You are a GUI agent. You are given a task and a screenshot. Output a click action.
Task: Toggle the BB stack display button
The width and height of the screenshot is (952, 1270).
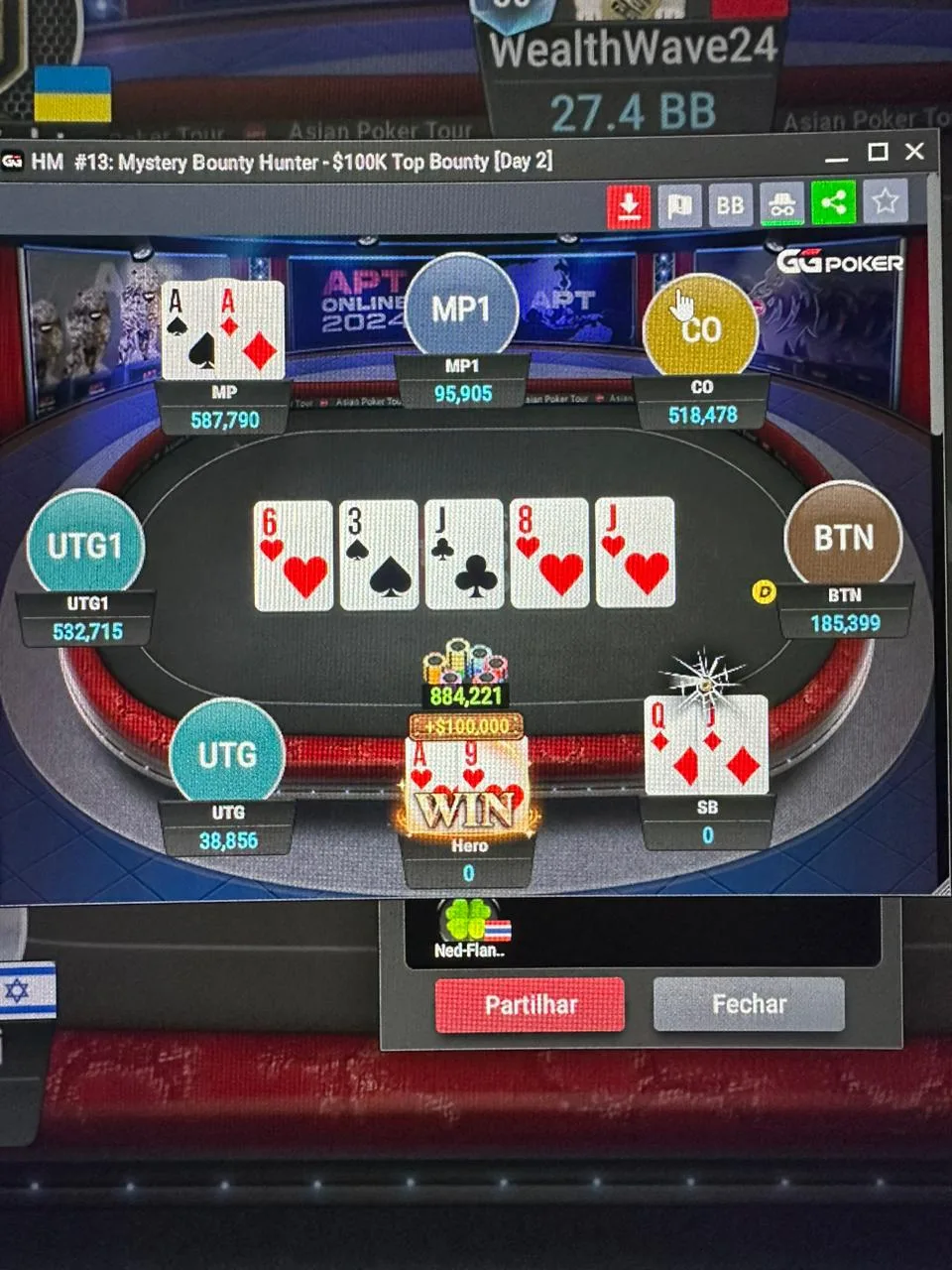click(x=731, y=205)
